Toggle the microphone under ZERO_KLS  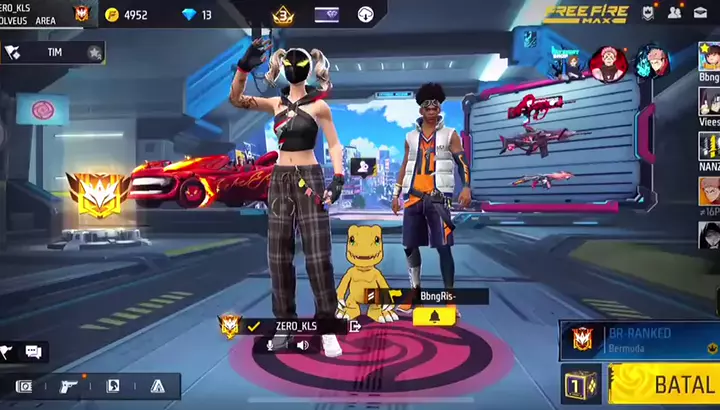[x=270, y=344]
